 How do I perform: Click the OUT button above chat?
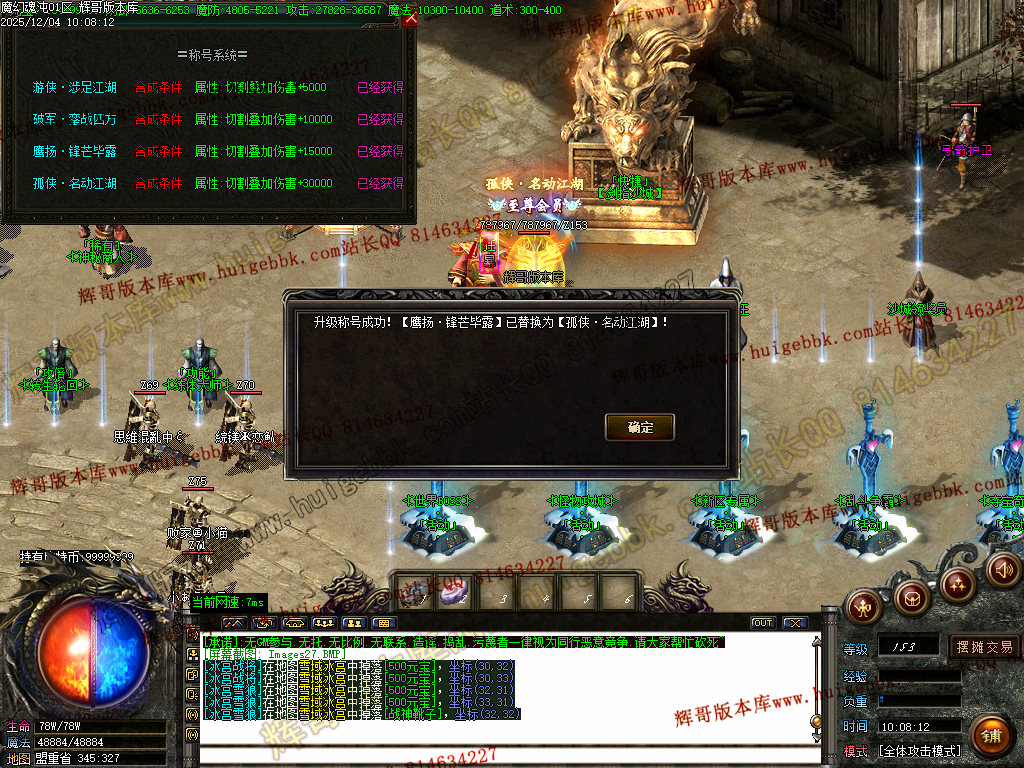[763, 623]
